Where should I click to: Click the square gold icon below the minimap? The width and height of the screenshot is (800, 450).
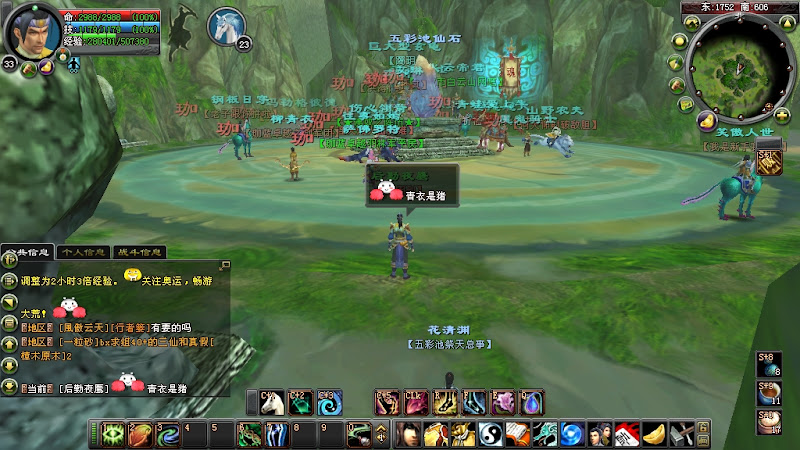[x=769, y=161]
